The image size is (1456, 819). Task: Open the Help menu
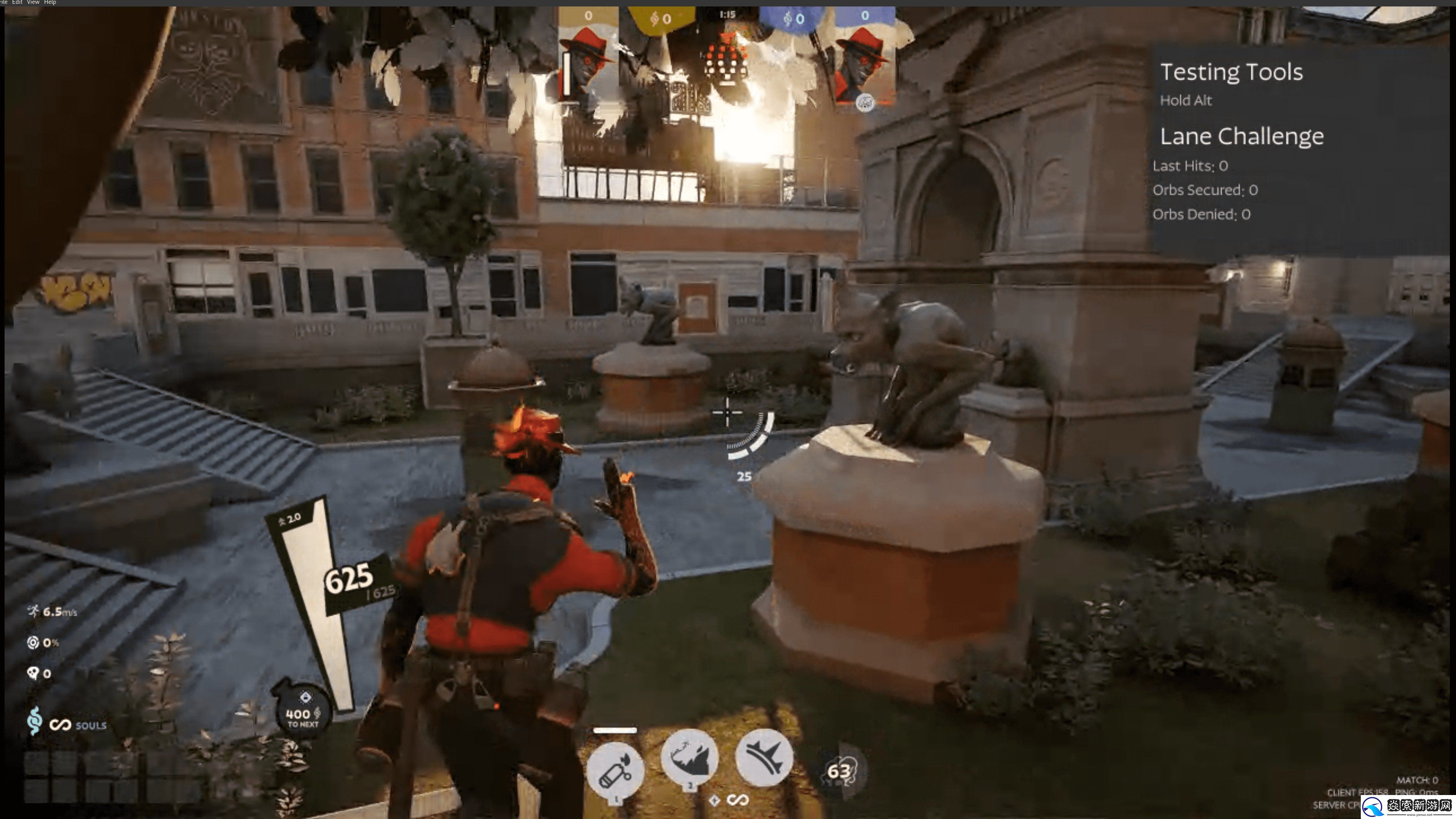pyautogui.click(x=50, y=2)
